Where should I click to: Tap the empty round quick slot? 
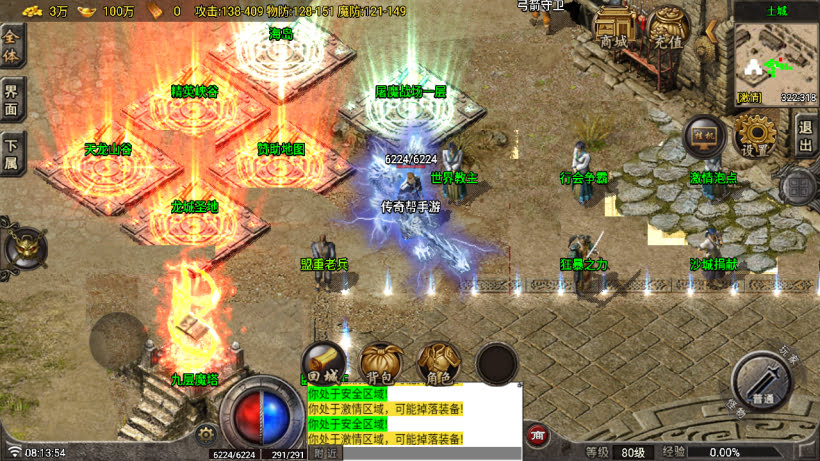pyautogui.click(x=497, y=364)
